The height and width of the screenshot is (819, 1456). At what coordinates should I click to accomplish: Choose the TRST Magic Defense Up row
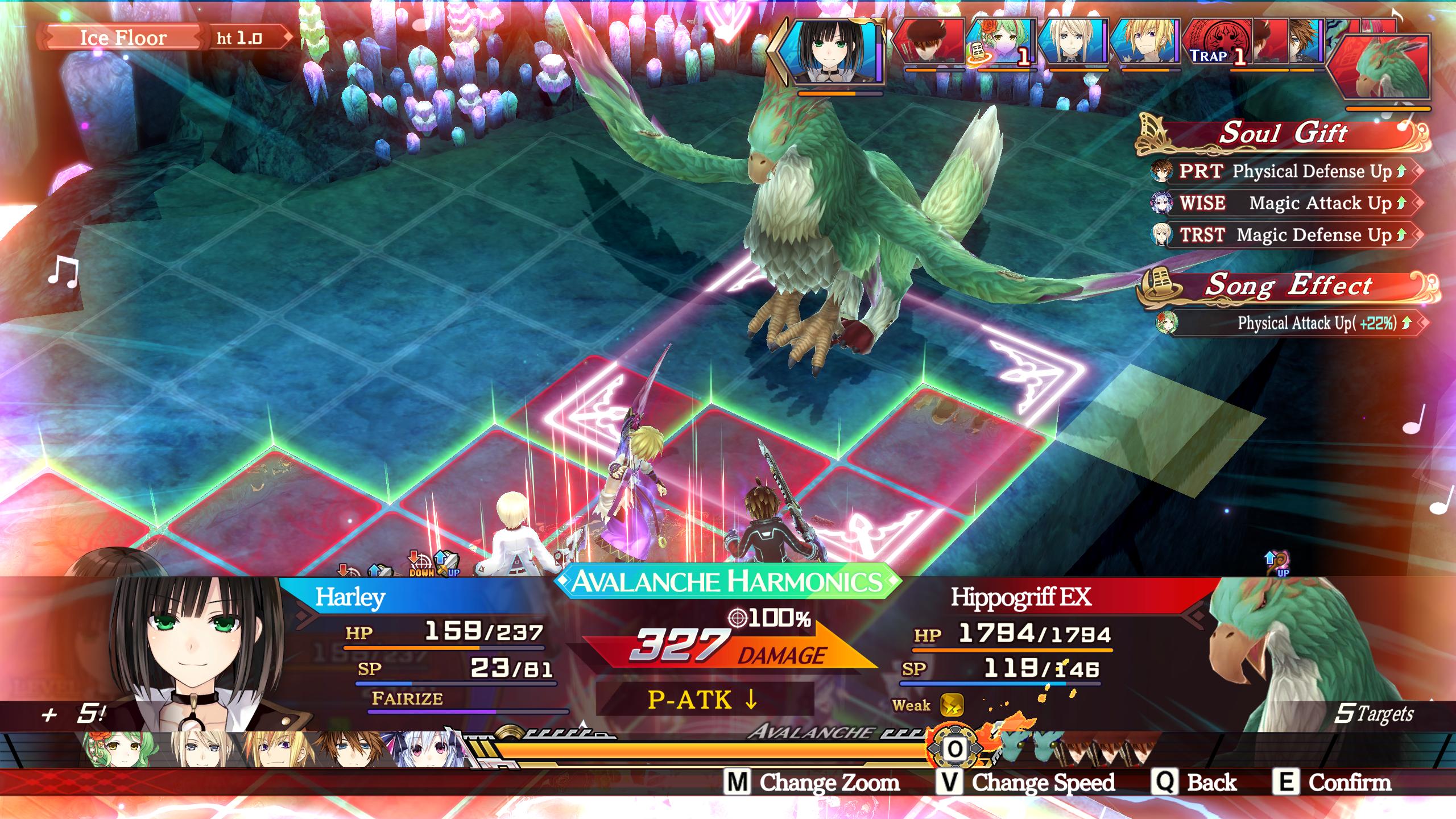click(1284, 235)
